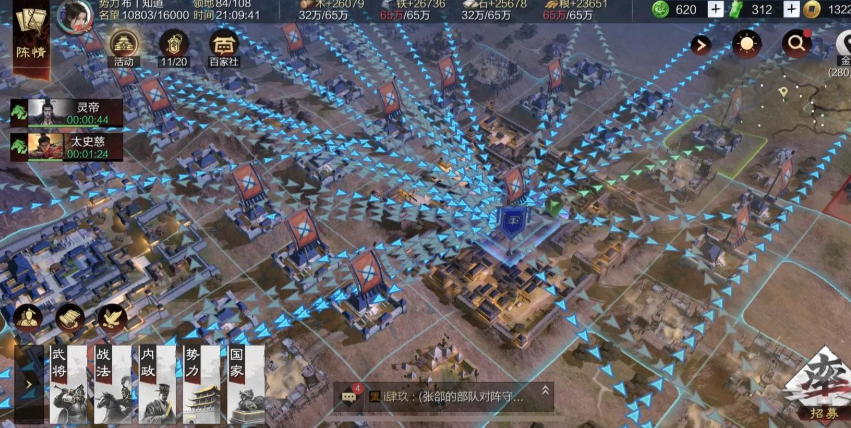Open the 战法 tactics menu

[x=114, y=385]
